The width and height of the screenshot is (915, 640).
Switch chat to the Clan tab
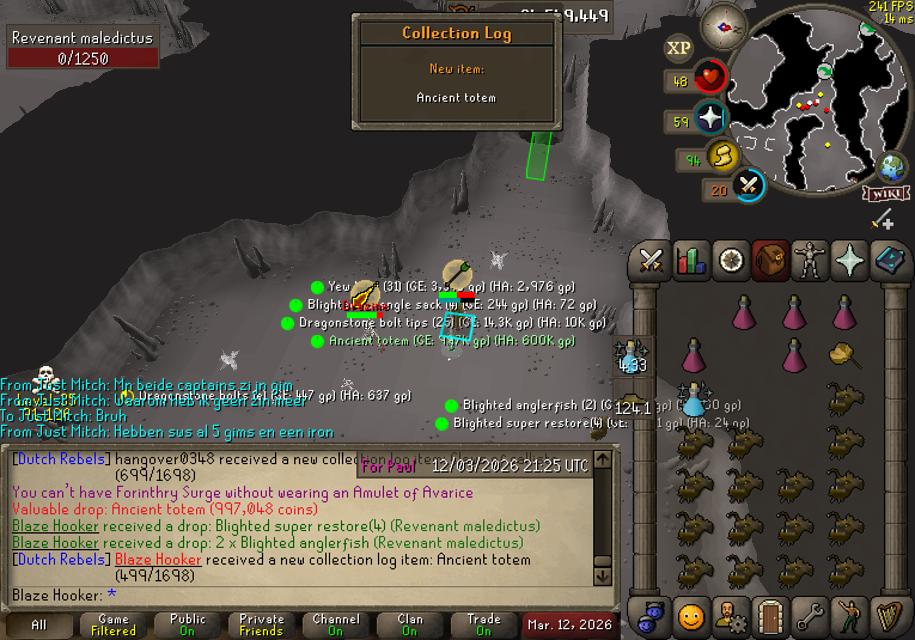[409, 625]
